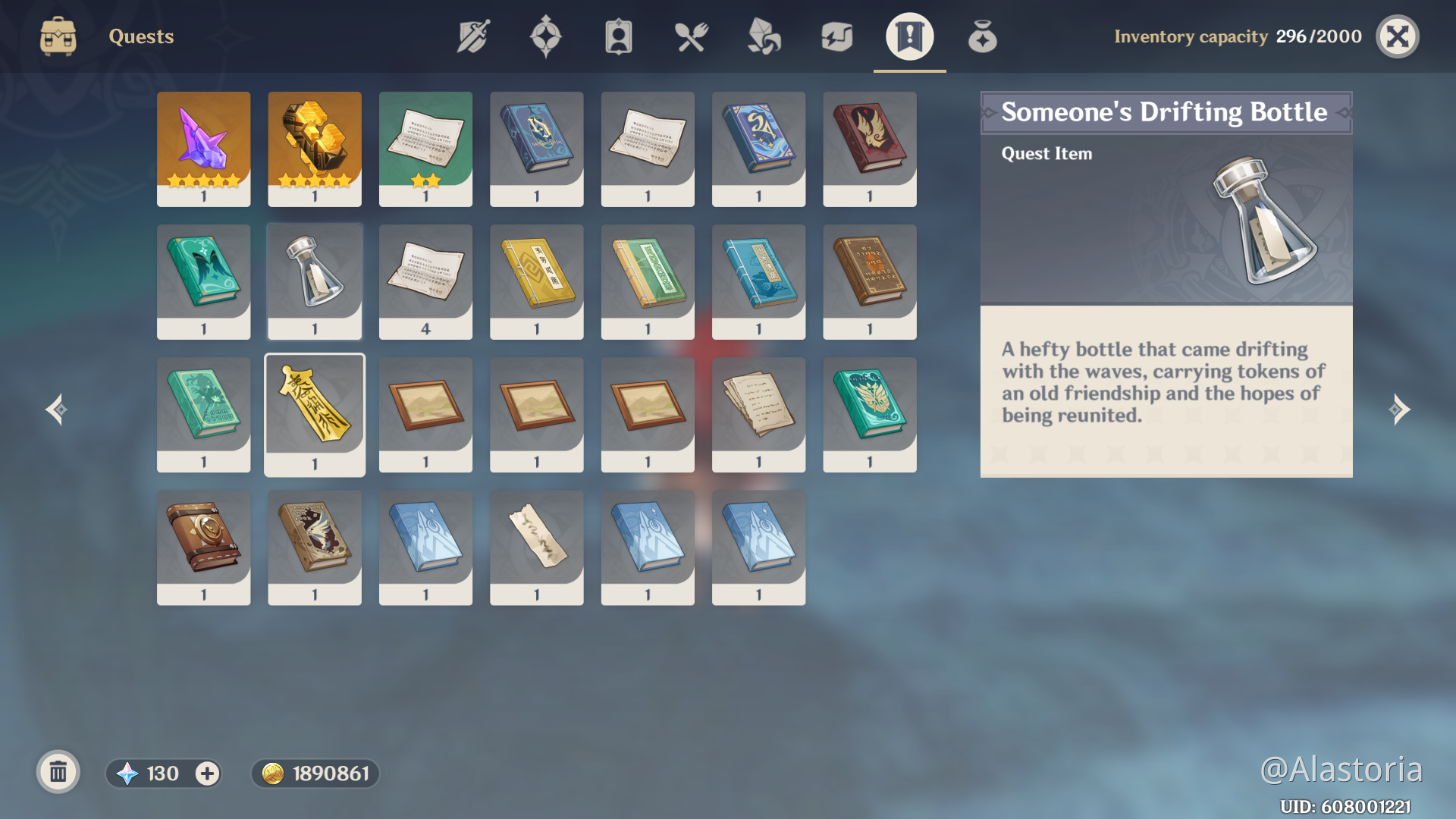Select the framed painting quest item
The image size is (1456, 819).
coord(425,414)
